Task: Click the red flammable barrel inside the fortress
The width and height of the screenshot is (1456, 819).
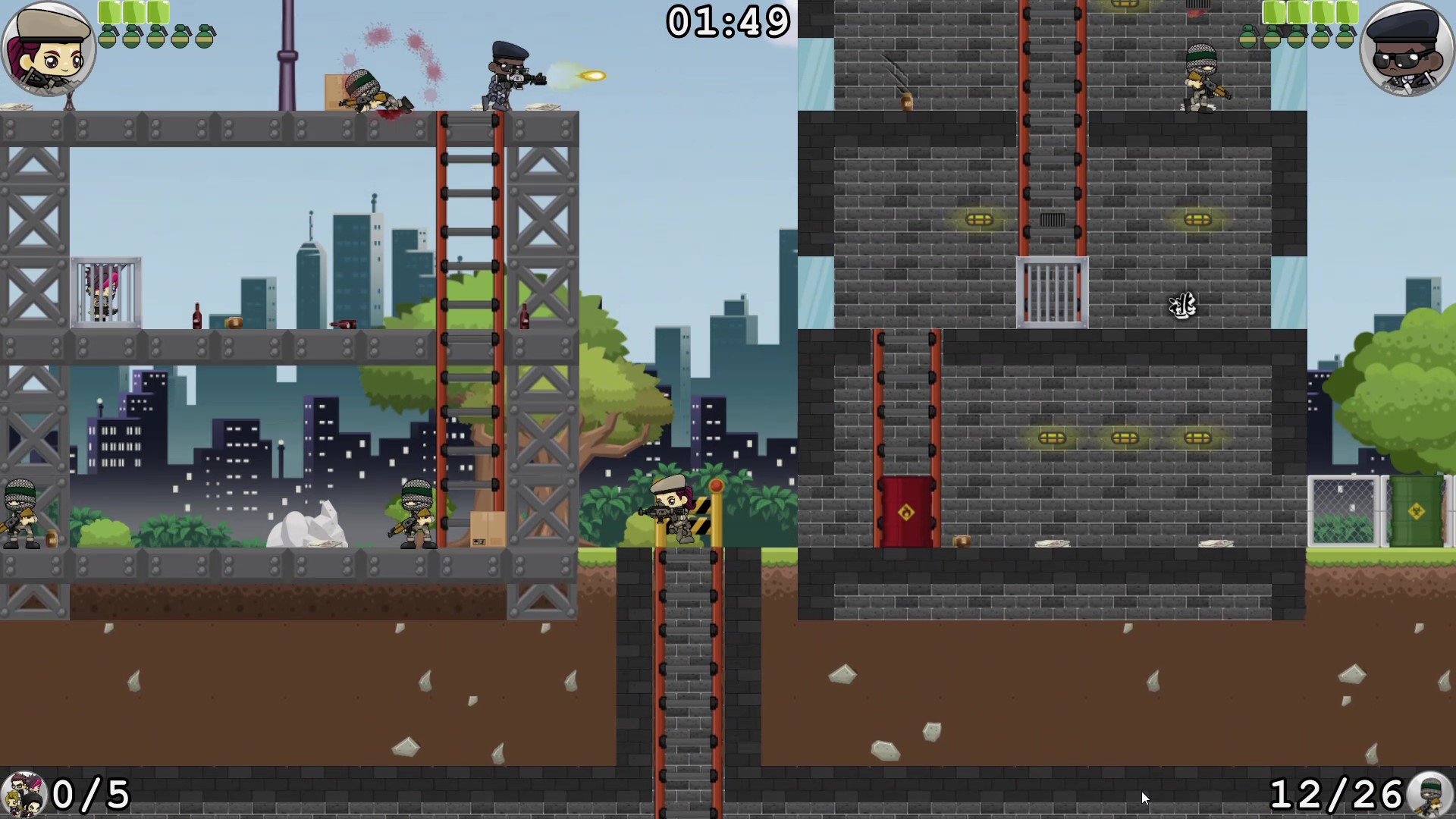Action: pos(905,510)
